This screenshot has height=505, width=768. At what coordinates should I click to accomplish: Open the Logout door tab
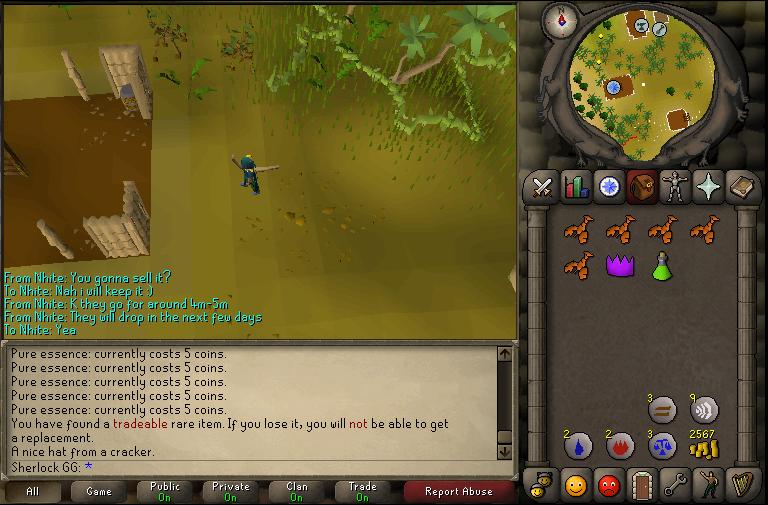pos(642,485)
